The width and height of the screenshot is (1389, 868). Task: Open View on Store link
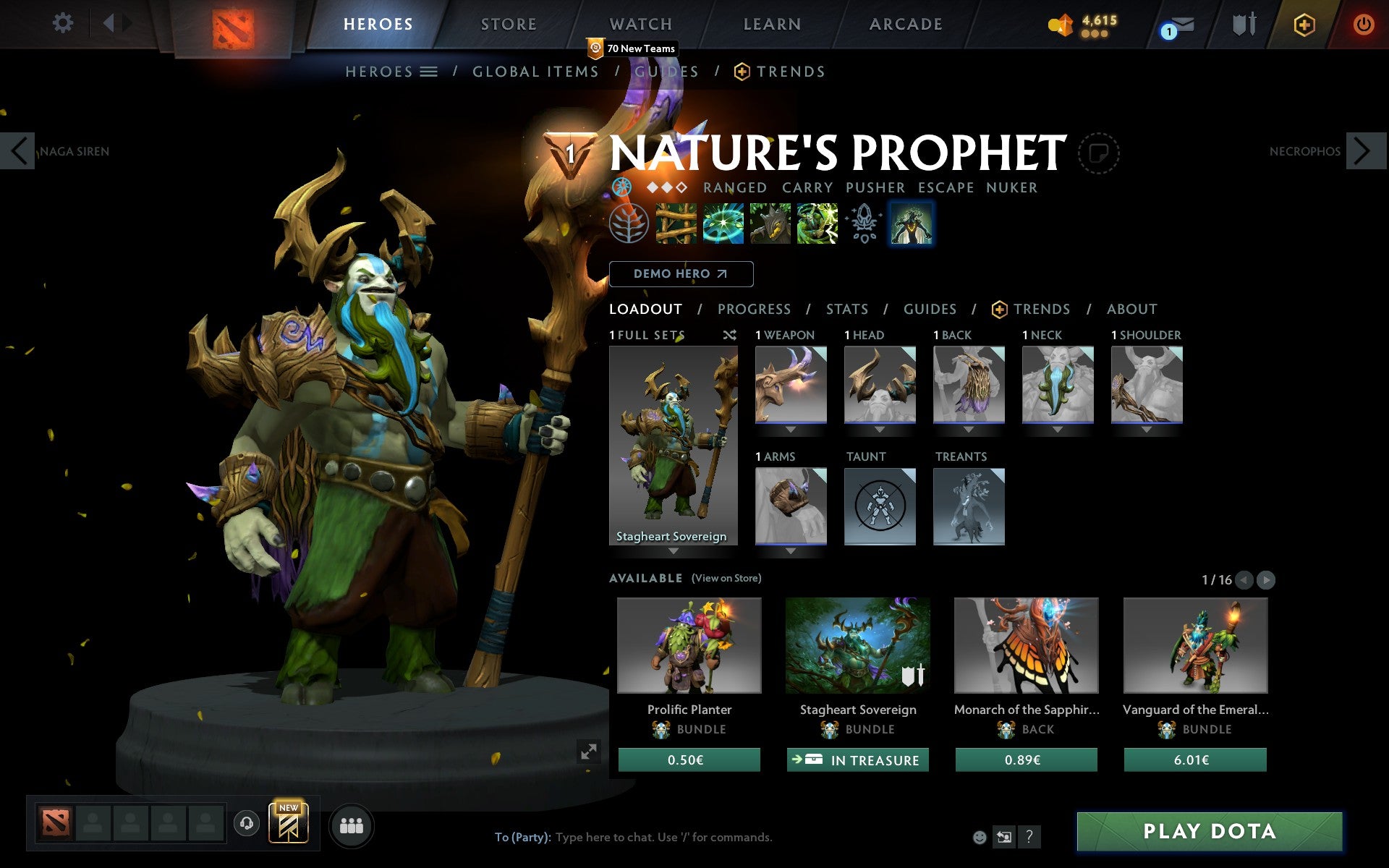[x=726, y=578]
